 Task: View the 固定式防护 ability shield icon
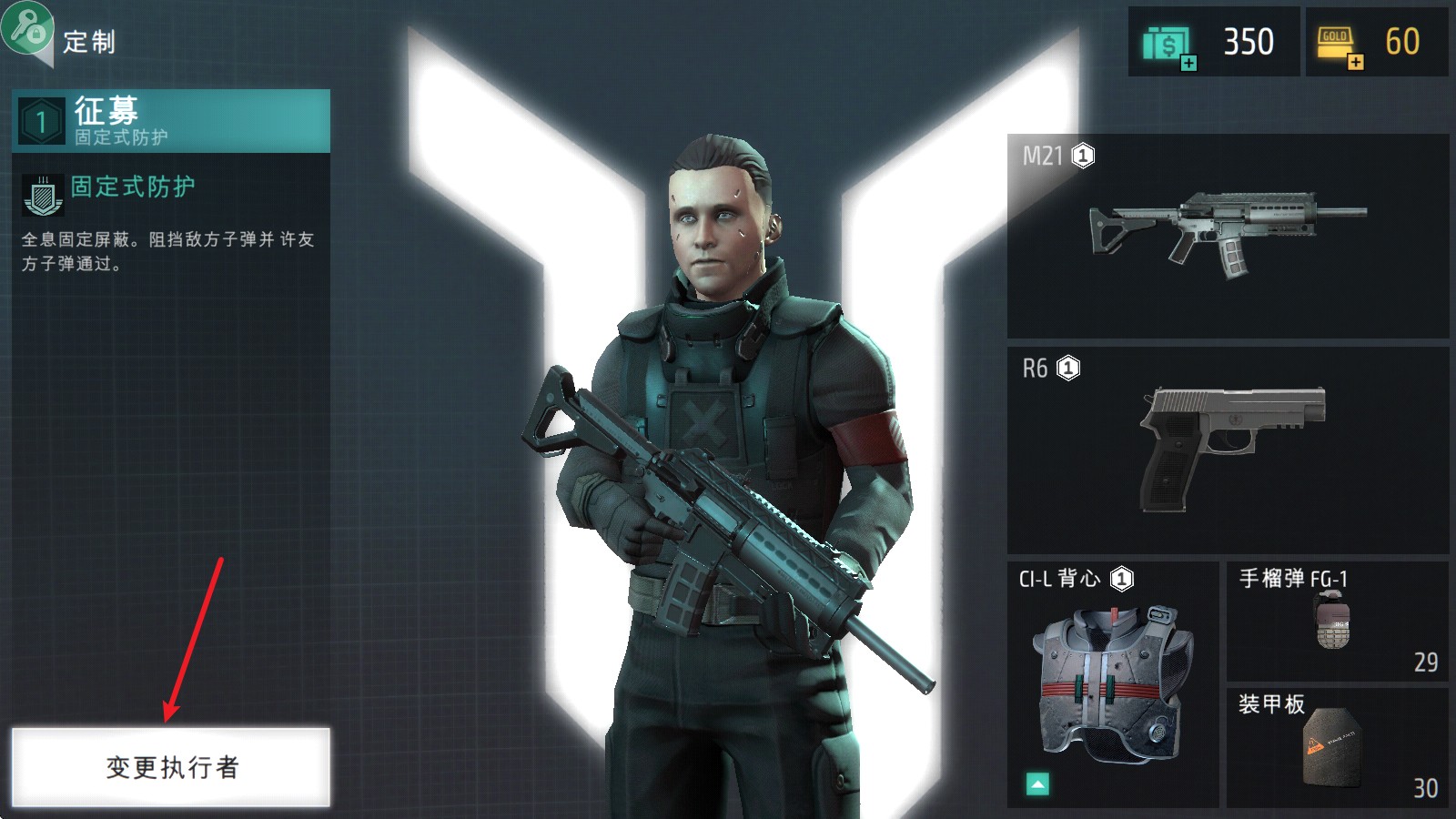pos(43,195)
